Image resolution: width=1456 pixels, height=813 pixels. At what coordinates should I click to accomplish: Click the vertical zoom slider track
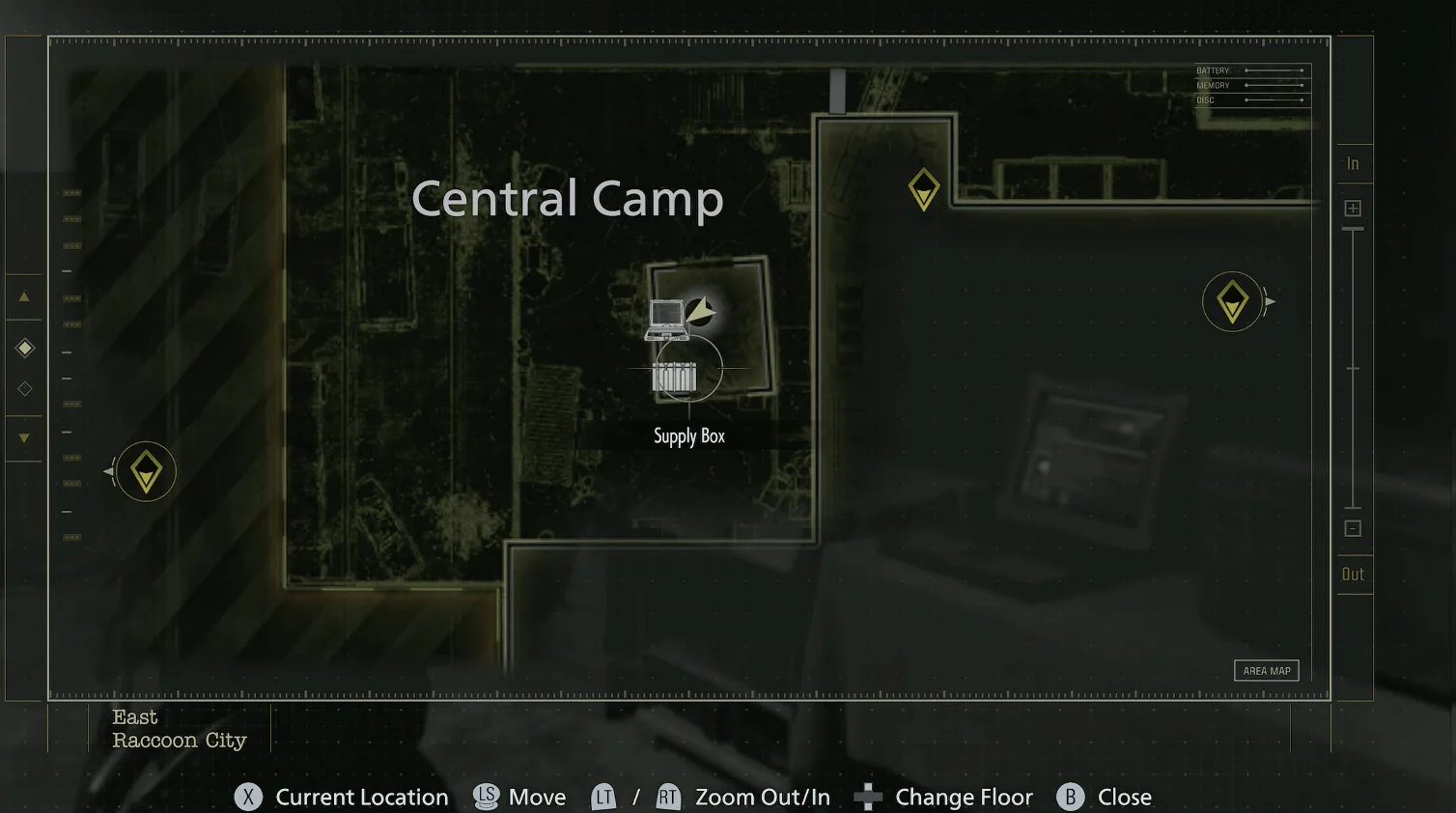1353,368
